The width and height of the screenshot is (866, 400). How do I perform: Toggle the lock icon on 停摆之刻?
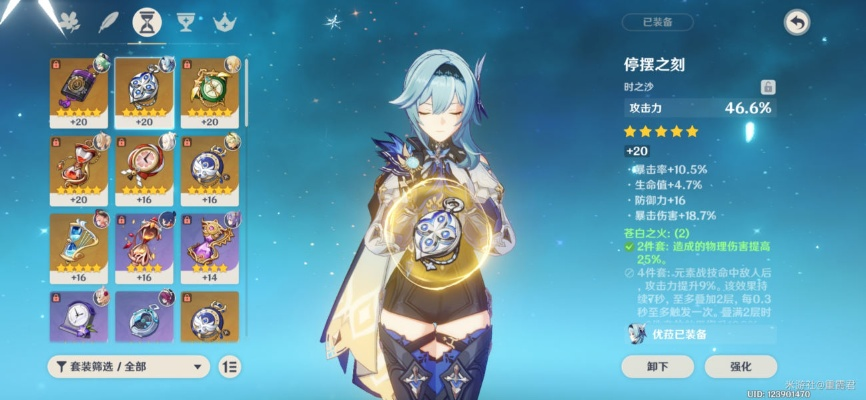pyautogui.click(x=768, y=87)
